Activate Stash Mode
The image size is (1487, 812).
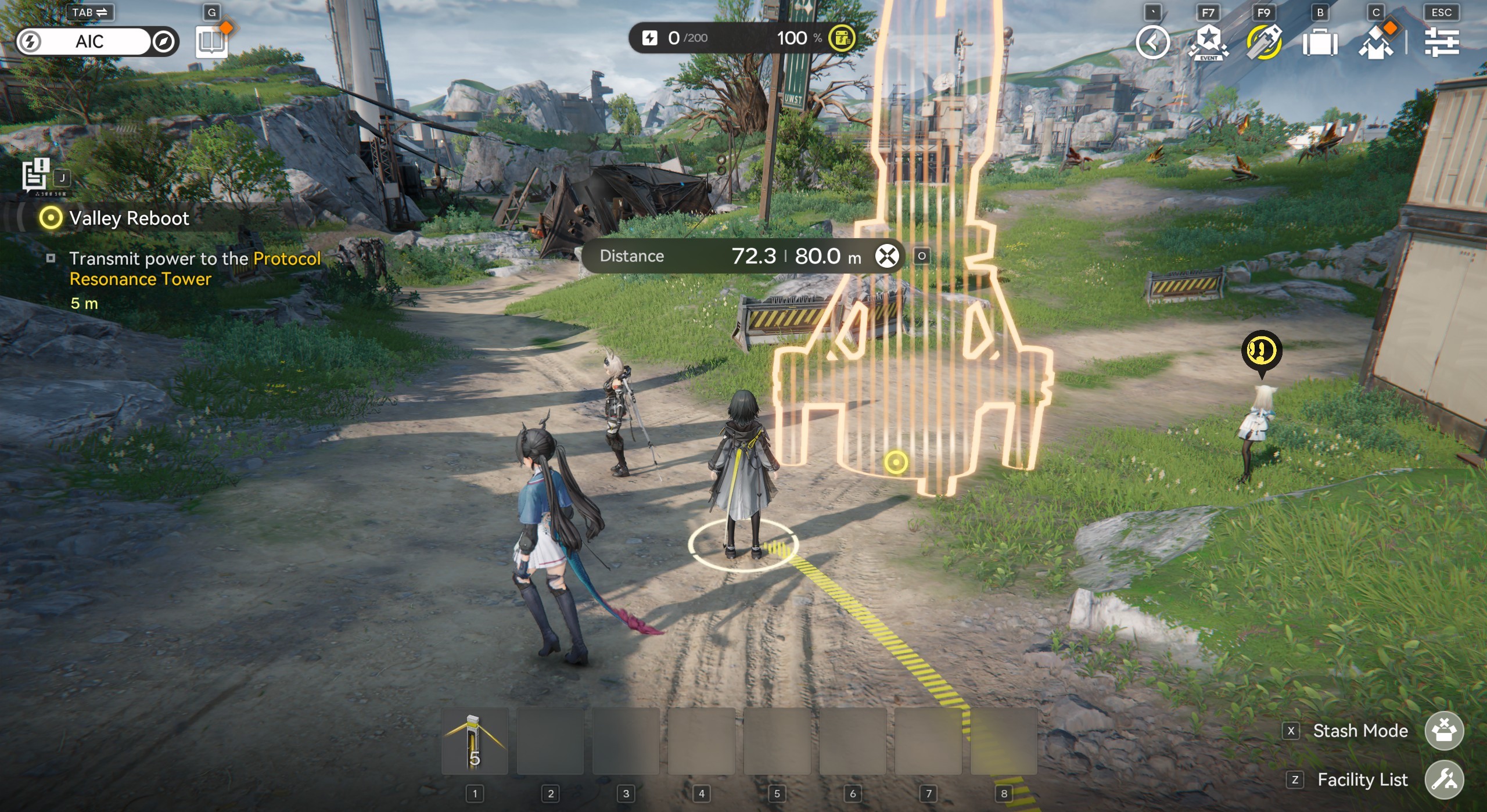coord(1444,731)
